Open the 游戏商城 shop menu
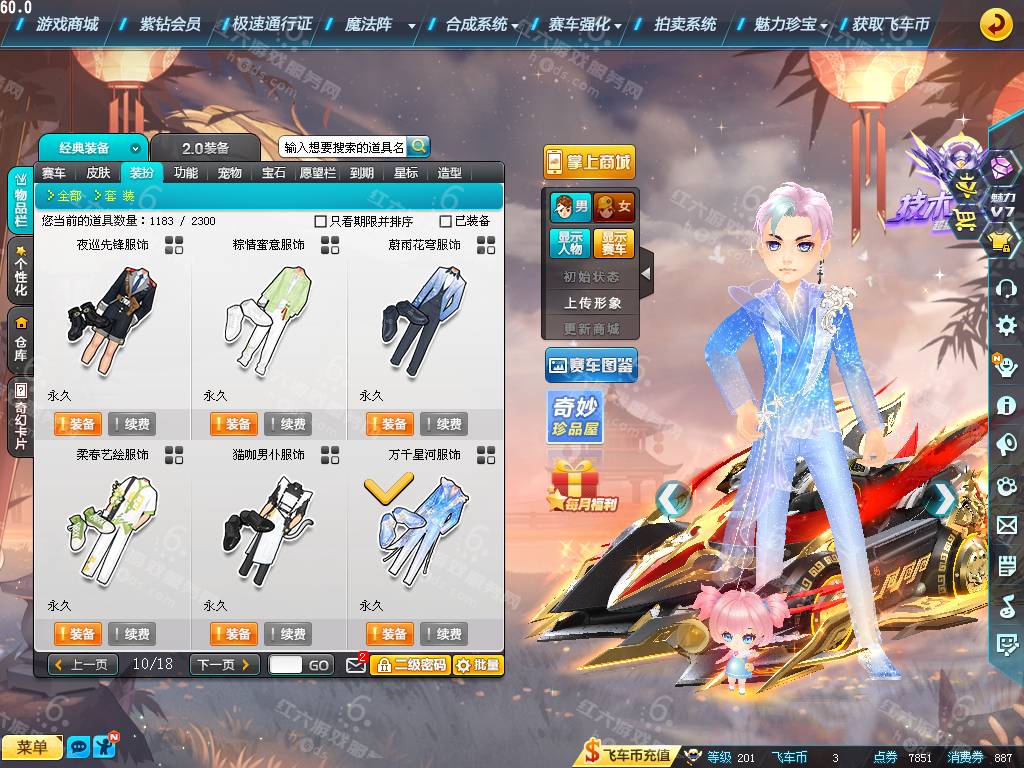 pyautogui.click(x=67, y=24)
